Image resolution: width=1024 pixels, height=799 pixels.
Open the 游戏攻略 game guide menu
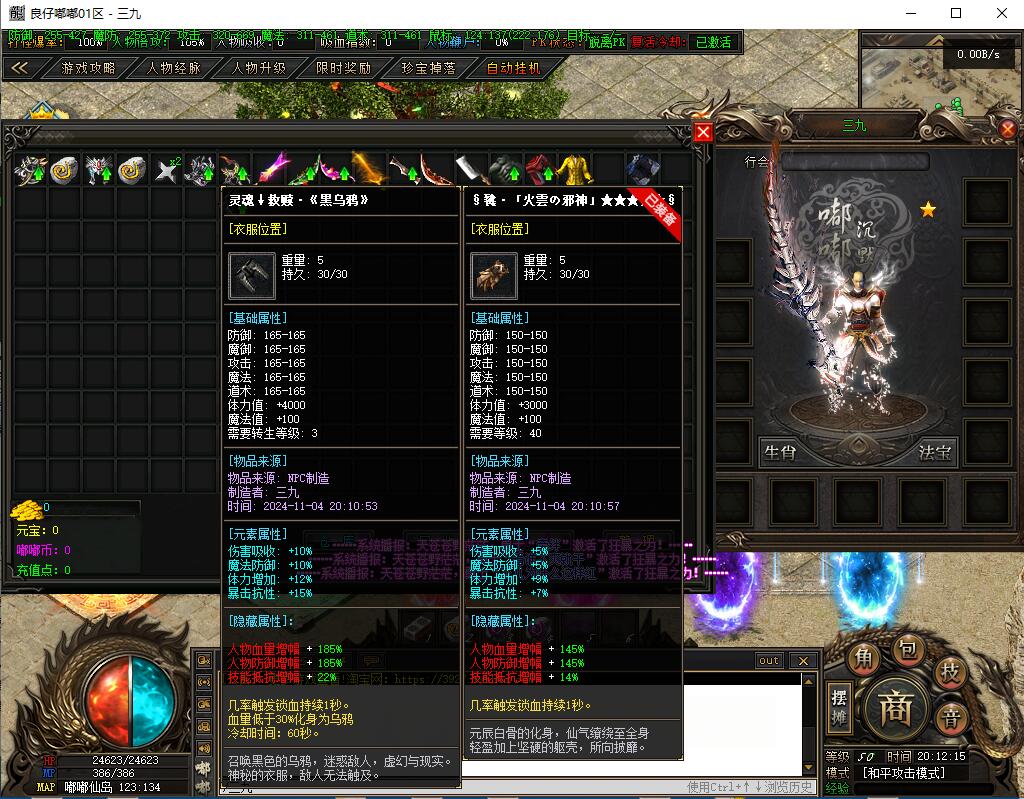click(88, 68)
